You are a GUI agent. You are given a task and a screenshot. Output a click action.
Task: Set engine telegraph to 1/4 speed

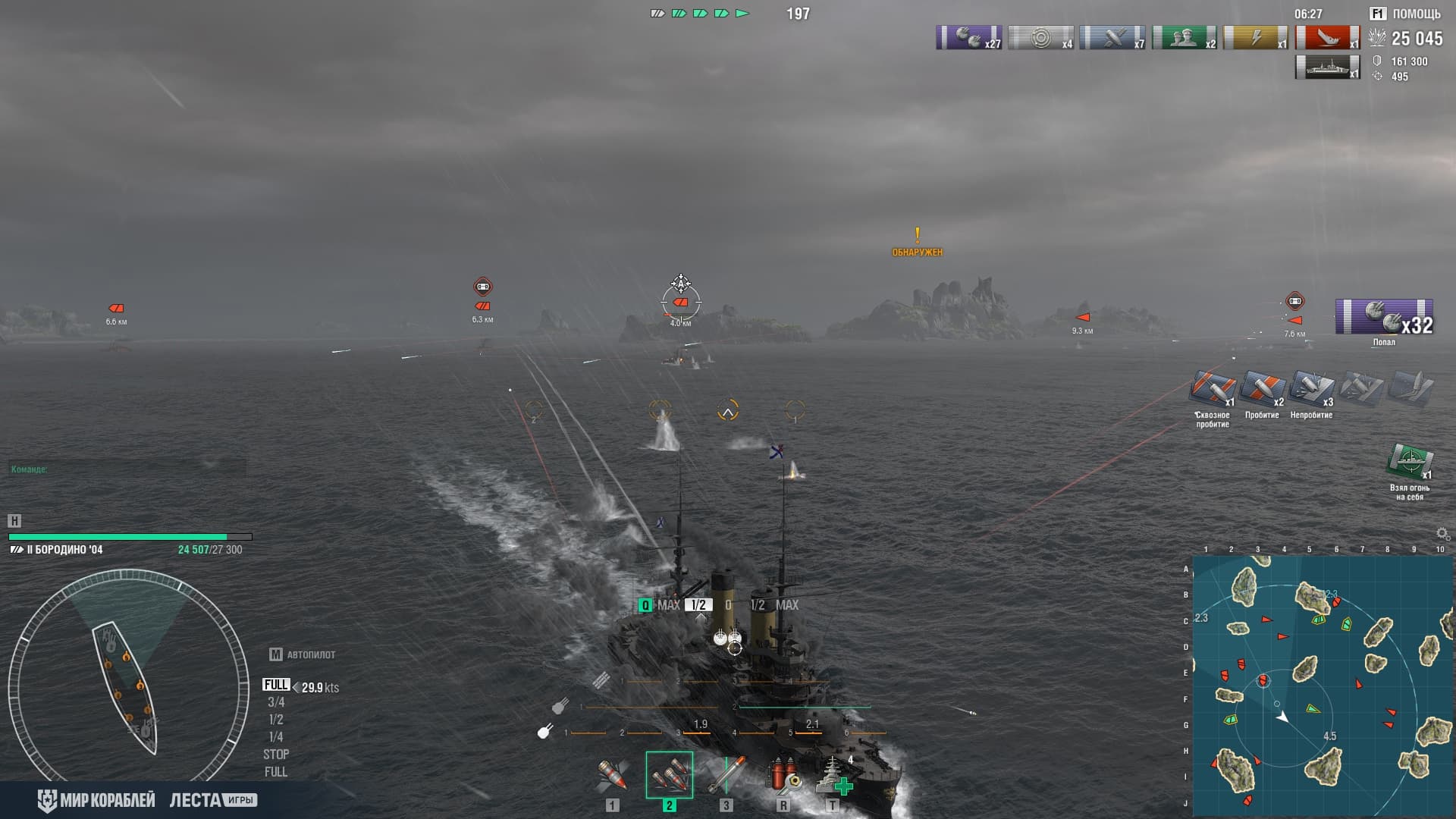pos(276,737)
